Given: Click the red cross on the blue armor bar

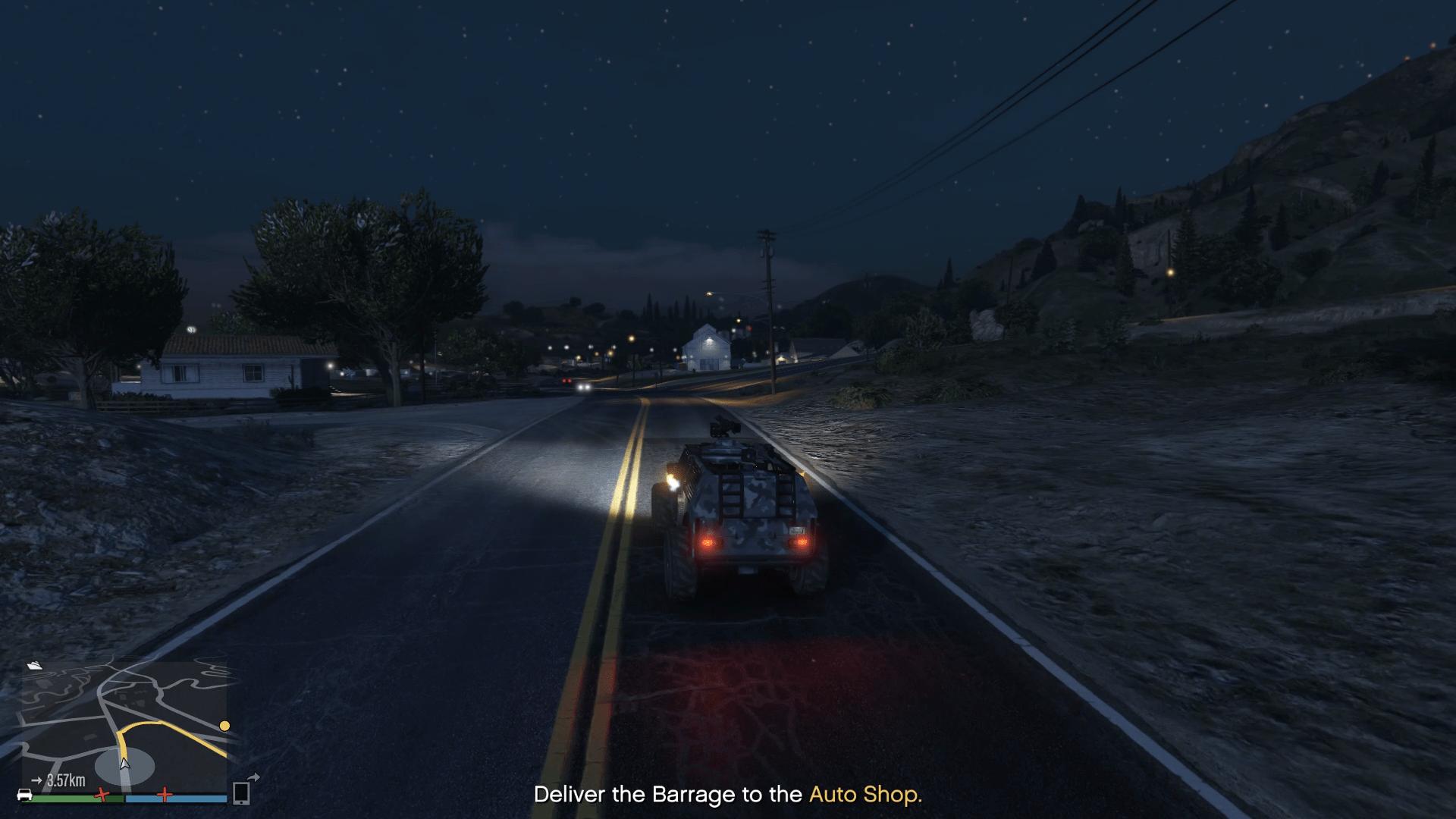Looking at the screenshot, I should 165,794.
